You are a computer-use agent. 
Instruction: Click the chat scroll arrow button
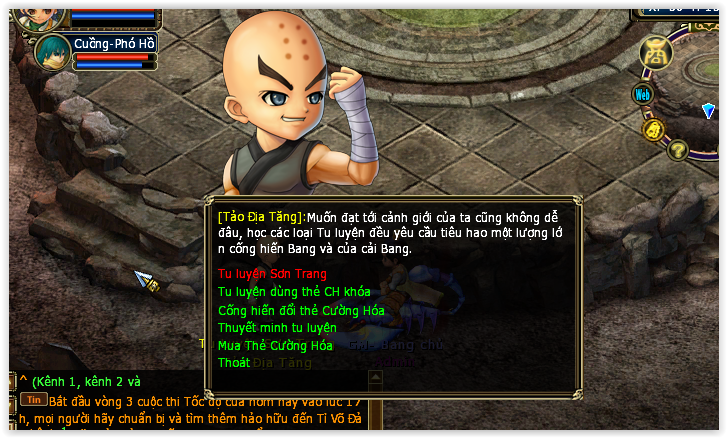(375, 378)
